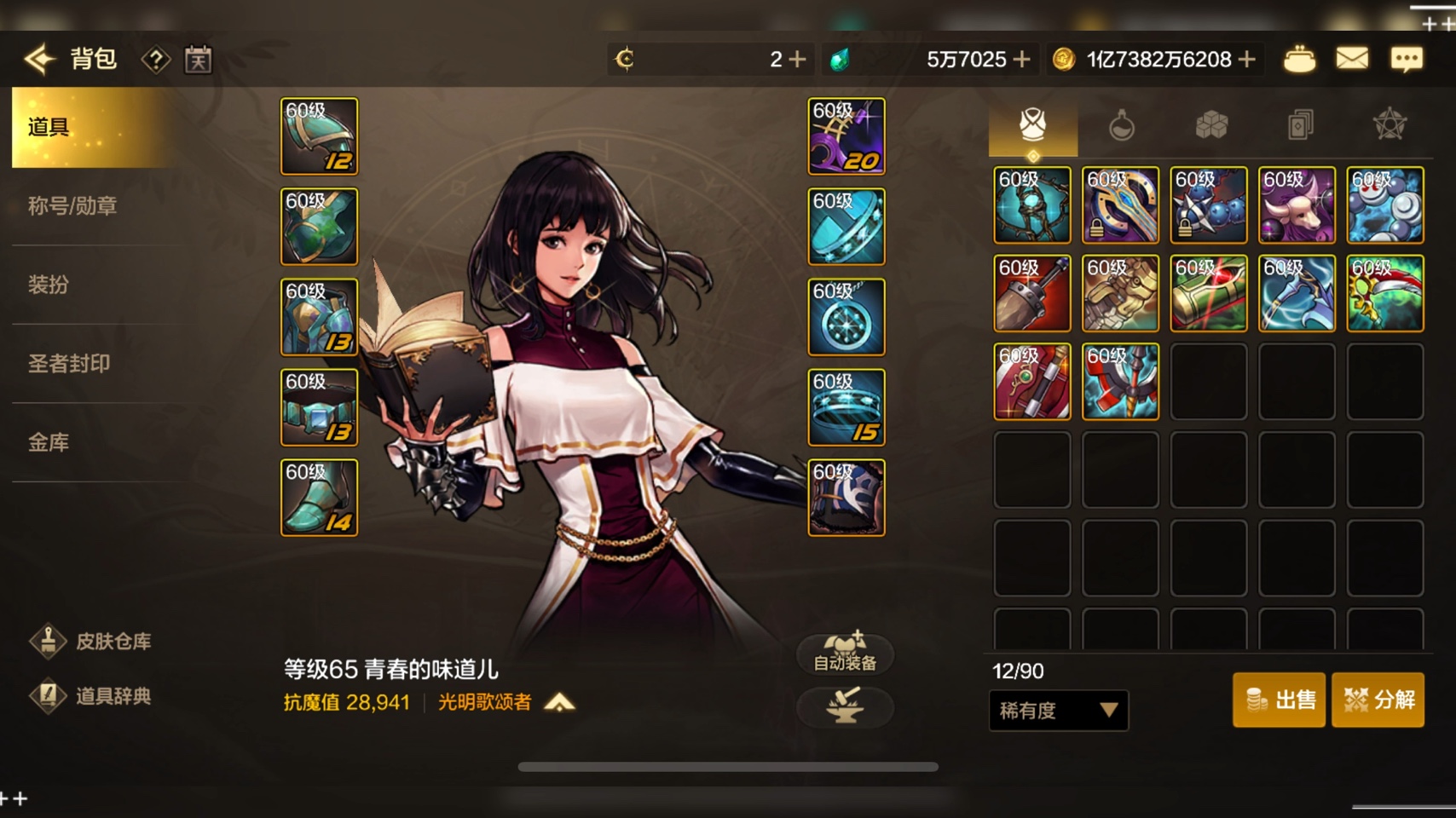
Task: Add more gold coins with plus button
Action: [x=1247, y=59]
